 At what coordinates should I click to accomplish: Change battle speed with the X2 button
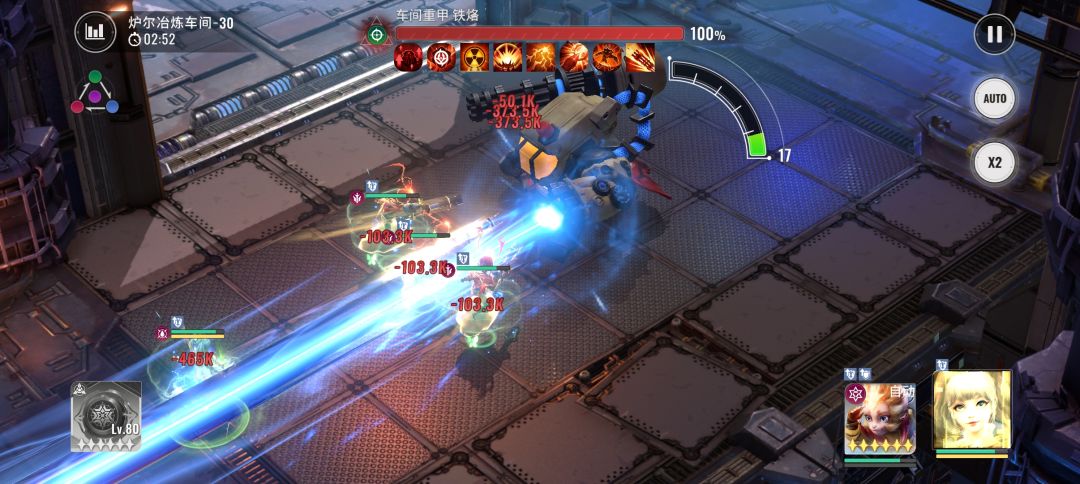(x=994, y=162)
